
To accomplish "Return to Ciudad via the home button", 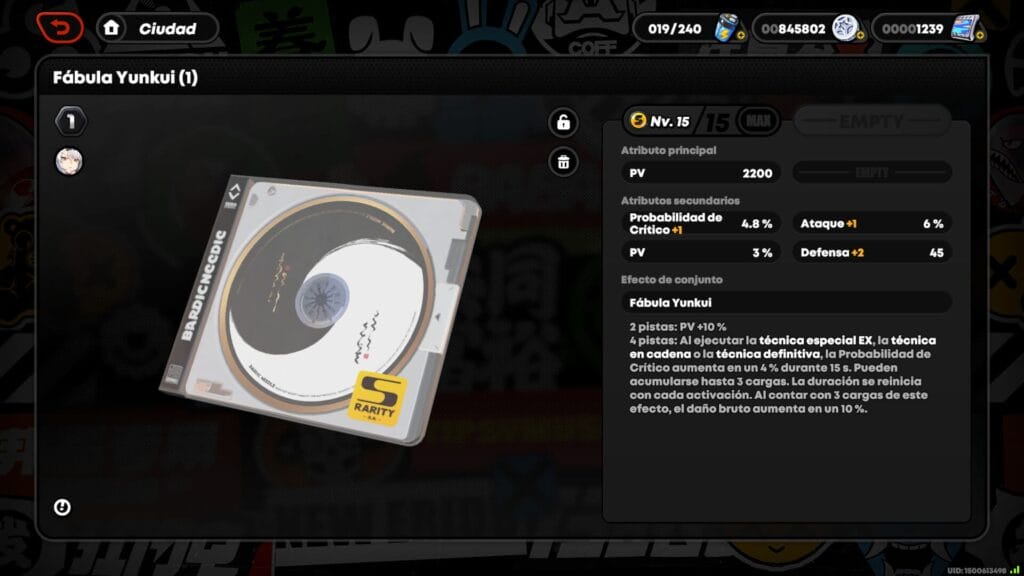I will click(x=157, y=28).
